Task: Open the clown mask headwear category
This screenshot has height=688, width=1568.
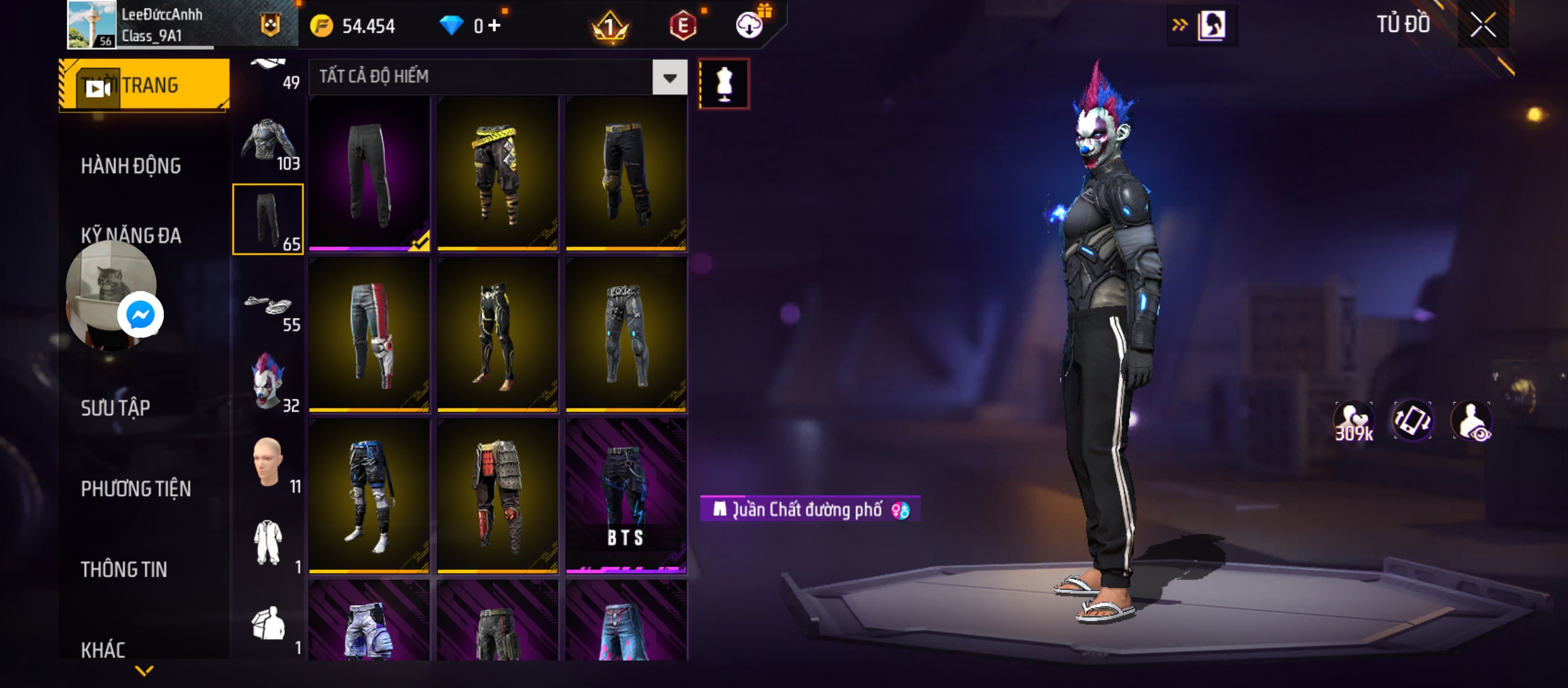Action: click(268, 382)
